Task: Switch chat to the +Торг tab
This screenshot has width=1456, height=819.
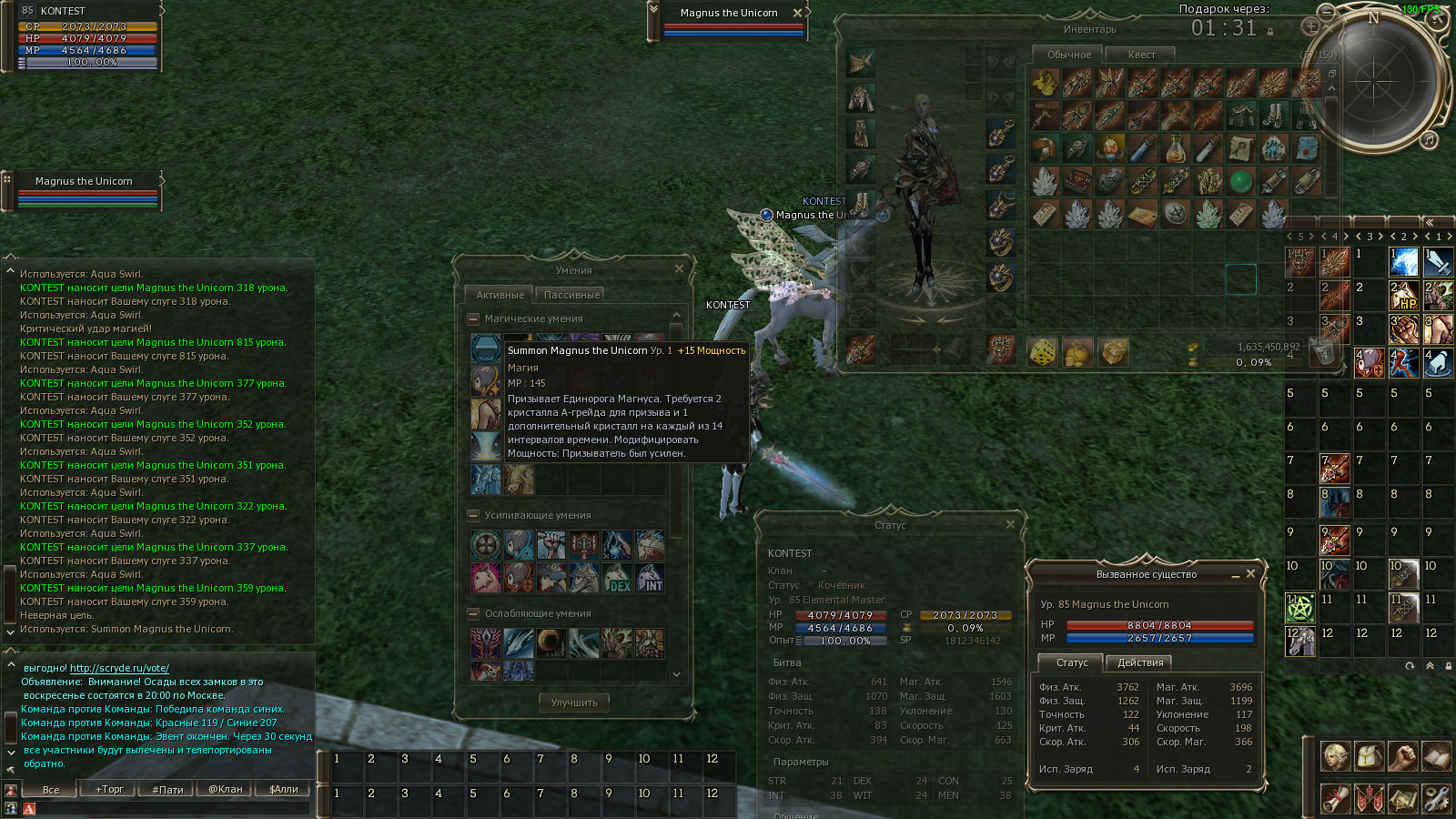Action: (x=109, y=789)
